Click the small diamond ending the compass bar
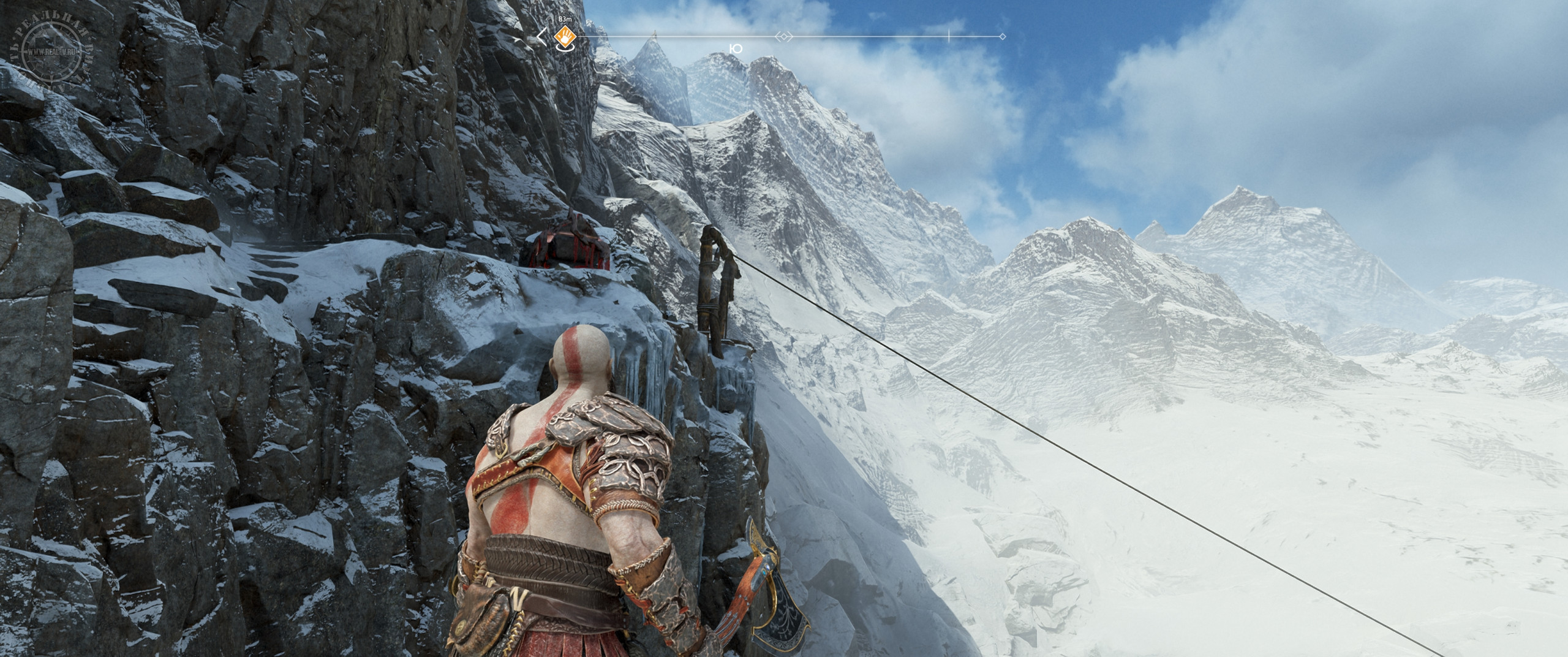 point(1002,37)
